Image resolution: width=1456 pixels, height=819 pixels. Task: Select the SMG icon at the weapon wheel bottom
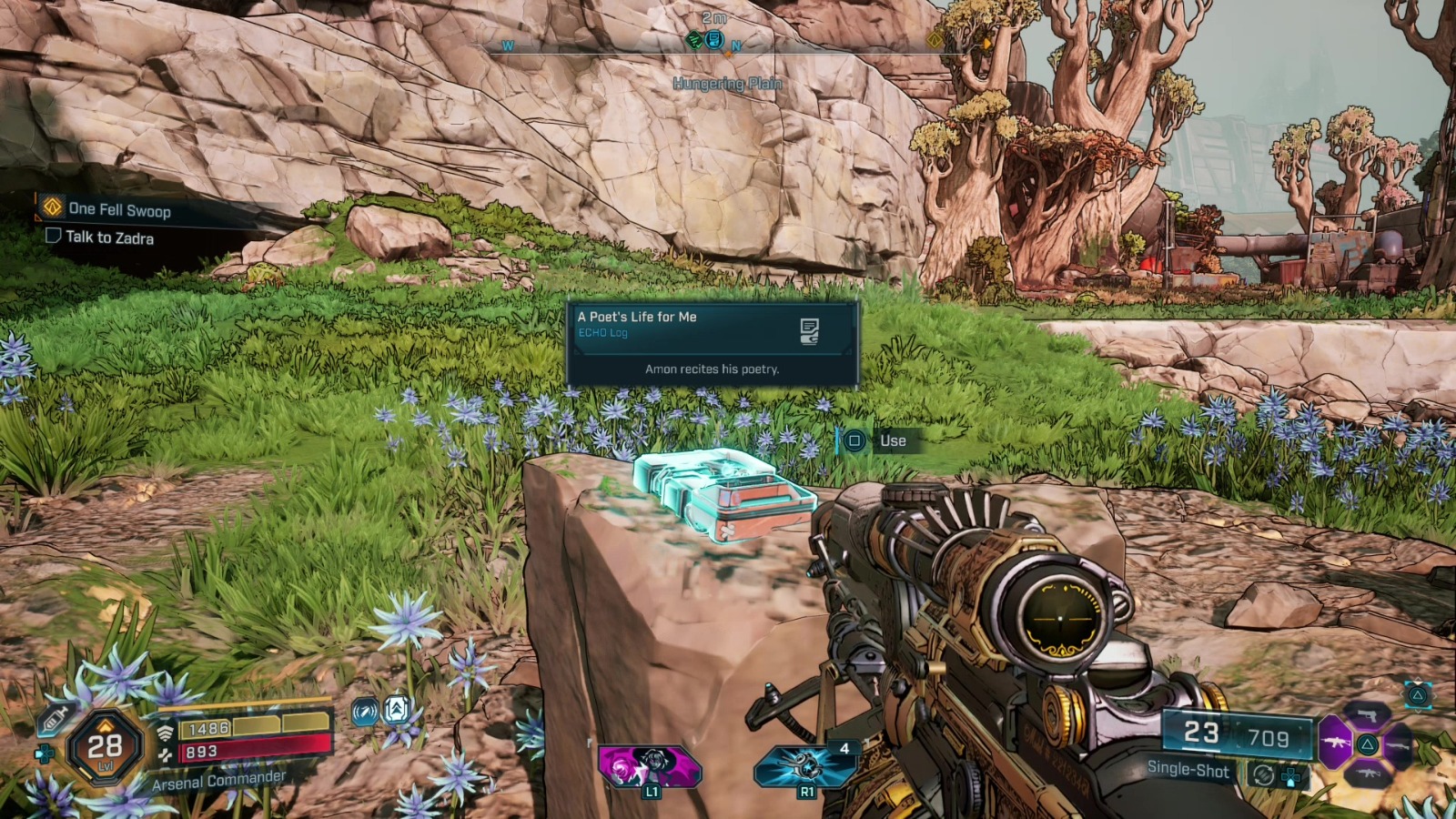pos(1368,773)
